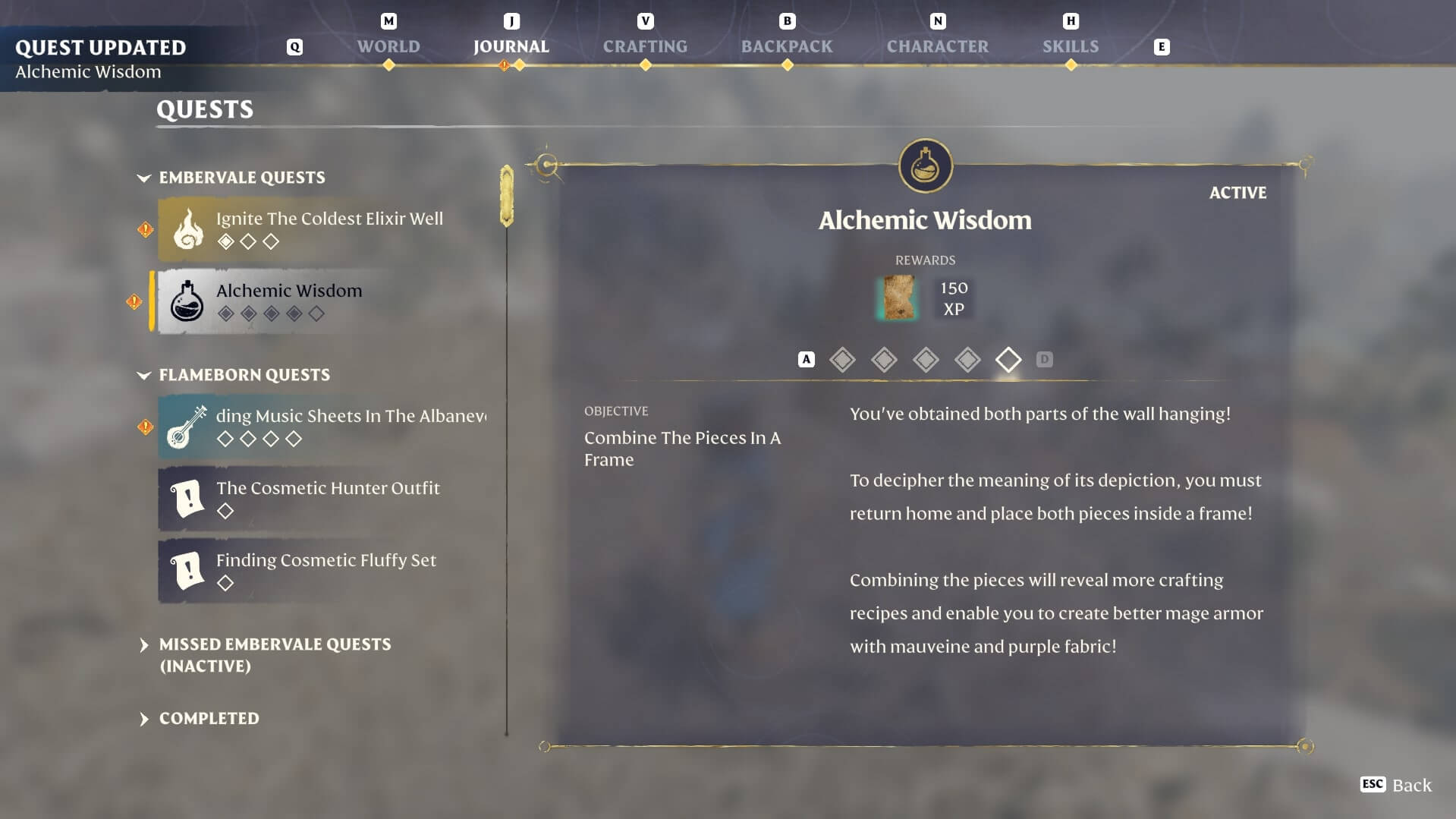Select the highlighted last quest step diamond
The image size is (1456, 819).
coord(1008,359)
